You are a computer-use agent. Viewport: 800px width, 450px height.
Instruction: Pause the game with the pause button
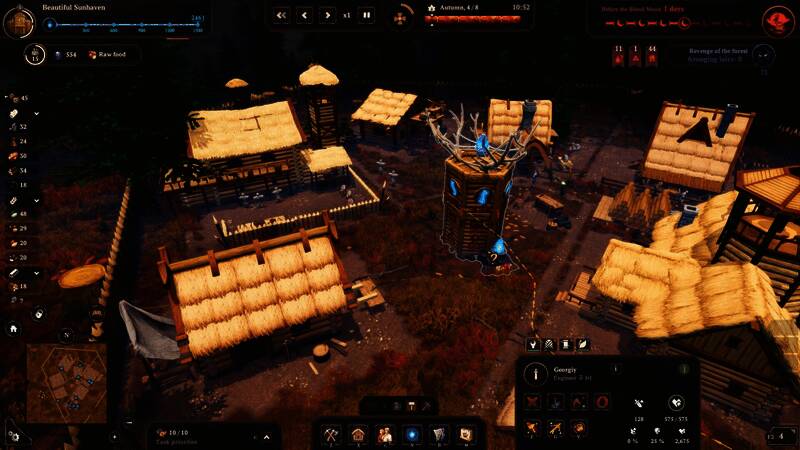[x=367, y=15]
